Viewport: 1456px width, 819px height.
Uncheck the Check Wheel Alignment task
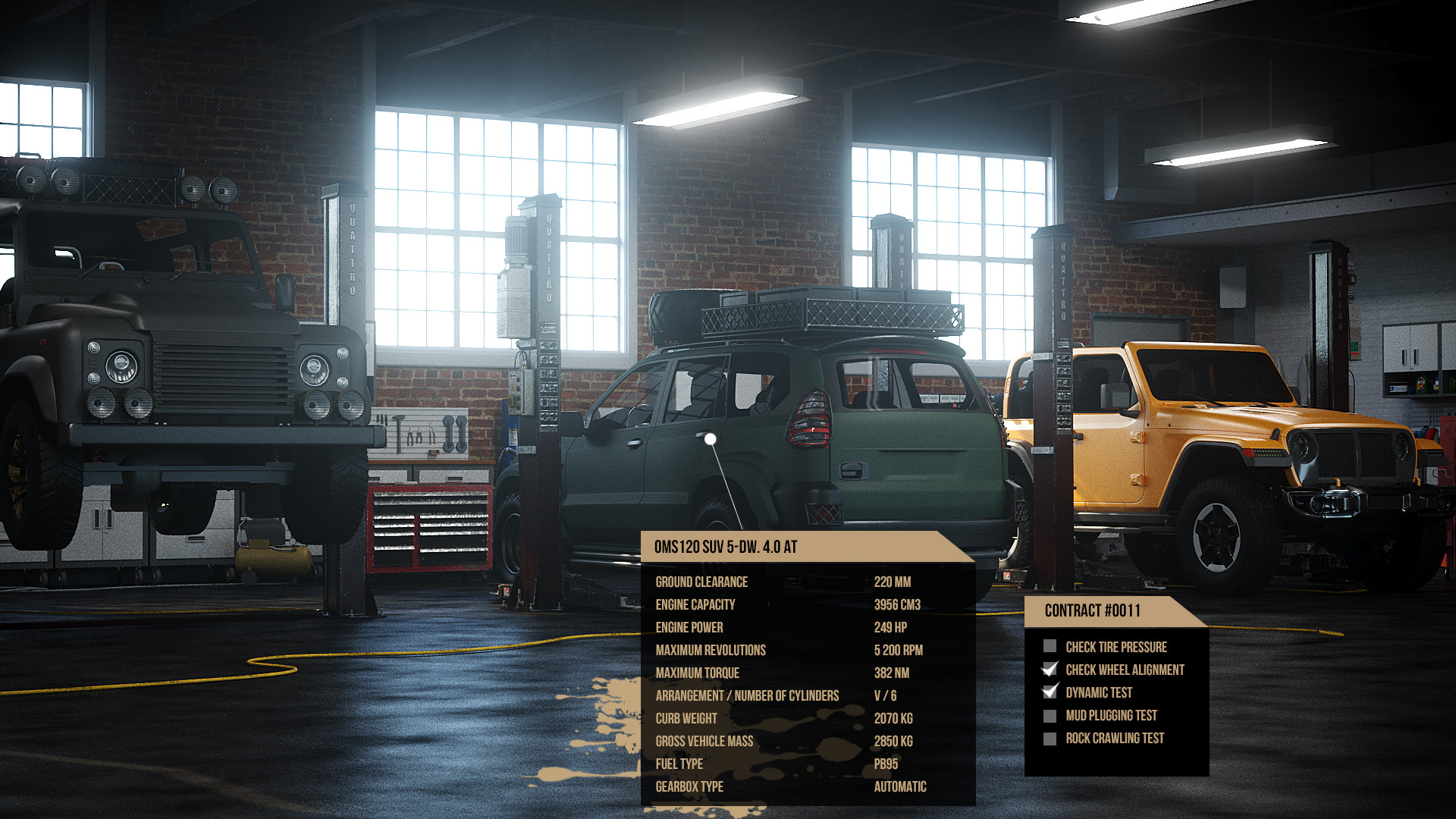point(1050,669)
